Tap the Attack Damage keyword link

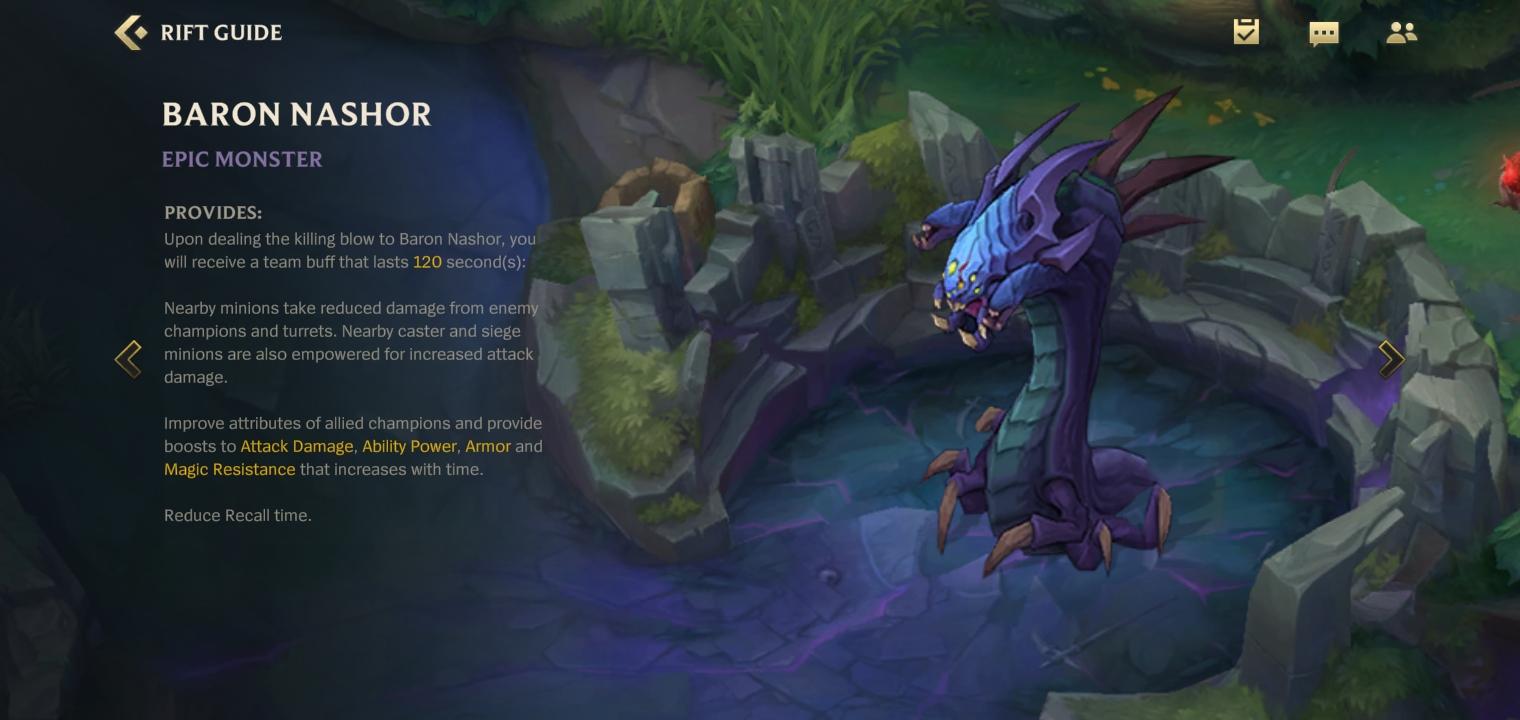[x=297, y=447]
